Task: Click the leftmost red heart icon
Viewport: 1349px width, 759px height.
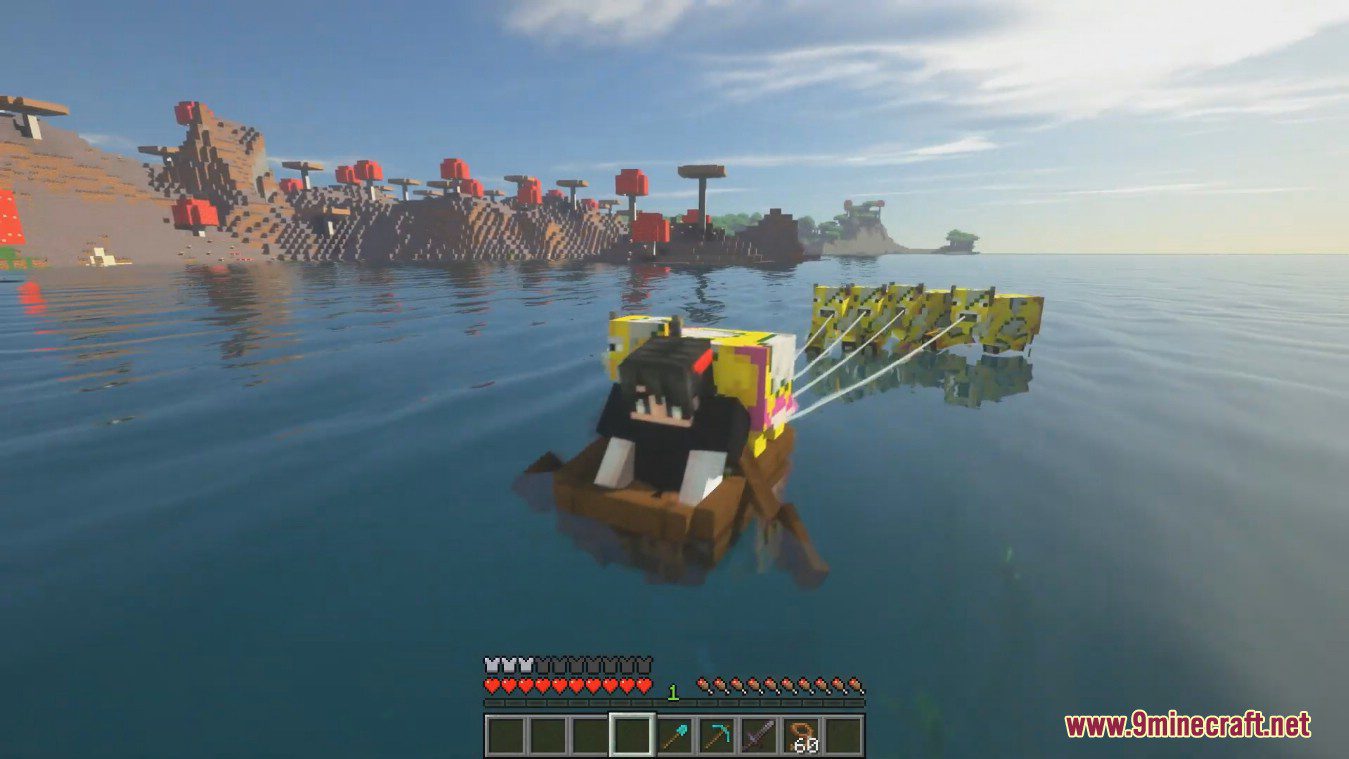Action: click(x=490, y=685)
